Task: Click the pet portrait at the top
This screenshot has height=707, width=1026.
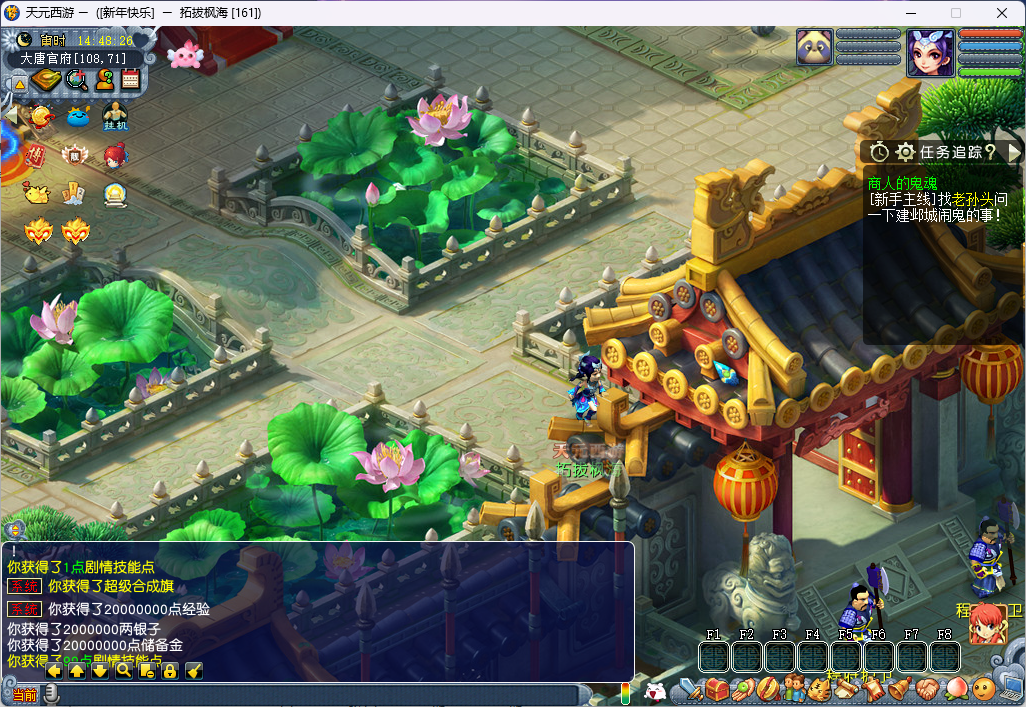Action: click(814, 48)
